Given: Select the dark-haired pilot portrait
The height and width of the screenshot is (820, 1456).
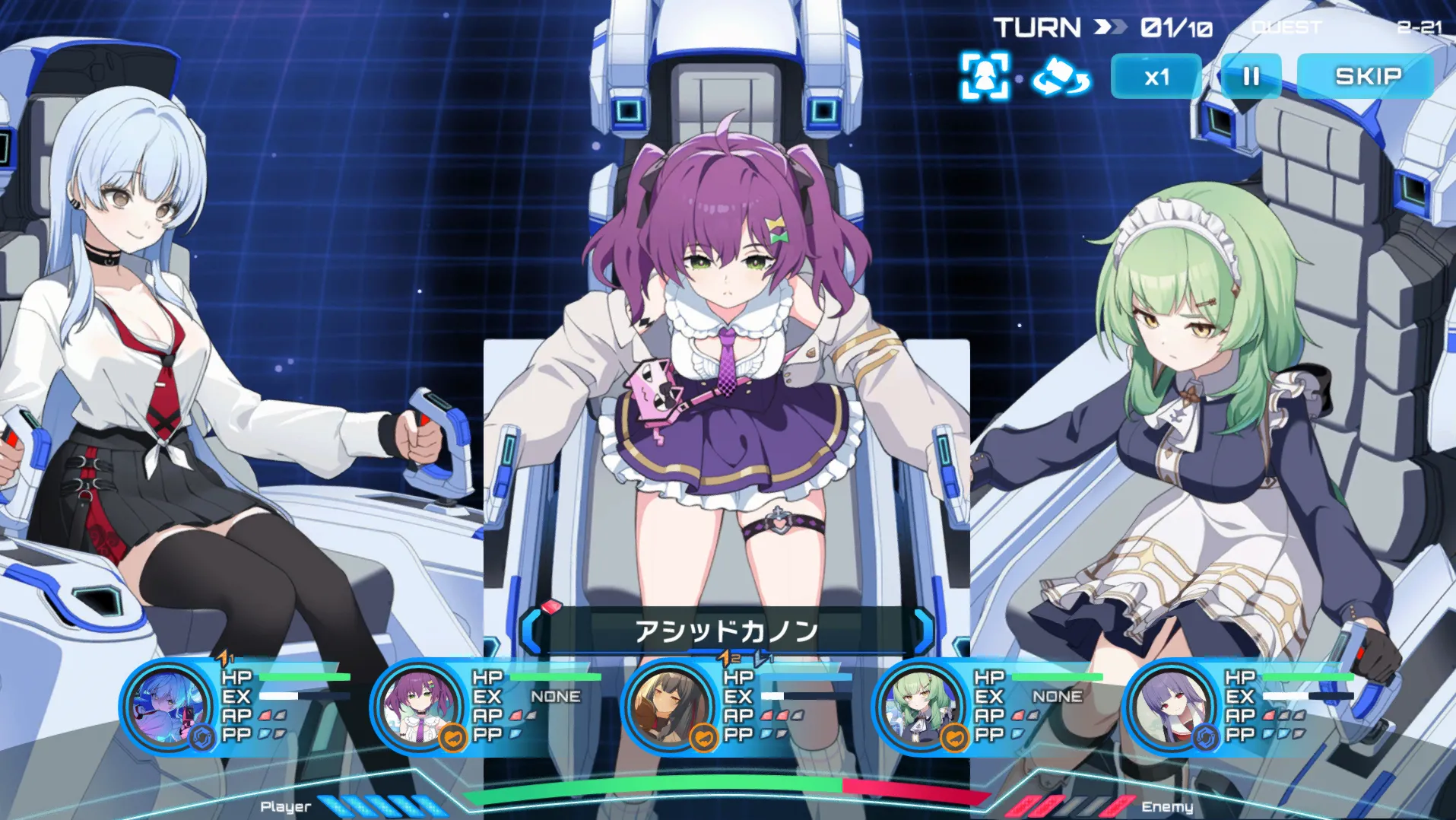Looking at the screenshot, I should tap(668, 707).
